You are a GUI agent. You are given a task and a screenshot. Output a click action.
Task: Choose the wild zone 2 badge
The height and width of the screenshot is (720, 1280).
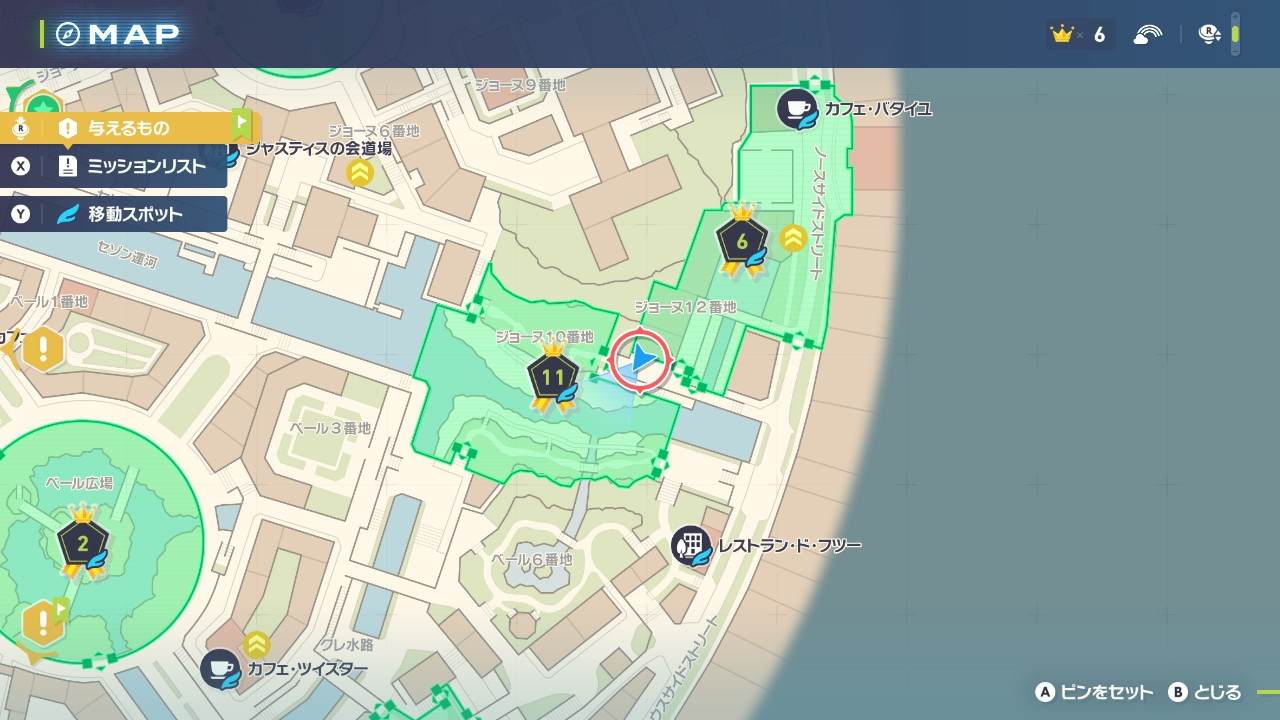pyautogui.click(x=82, y=544)
